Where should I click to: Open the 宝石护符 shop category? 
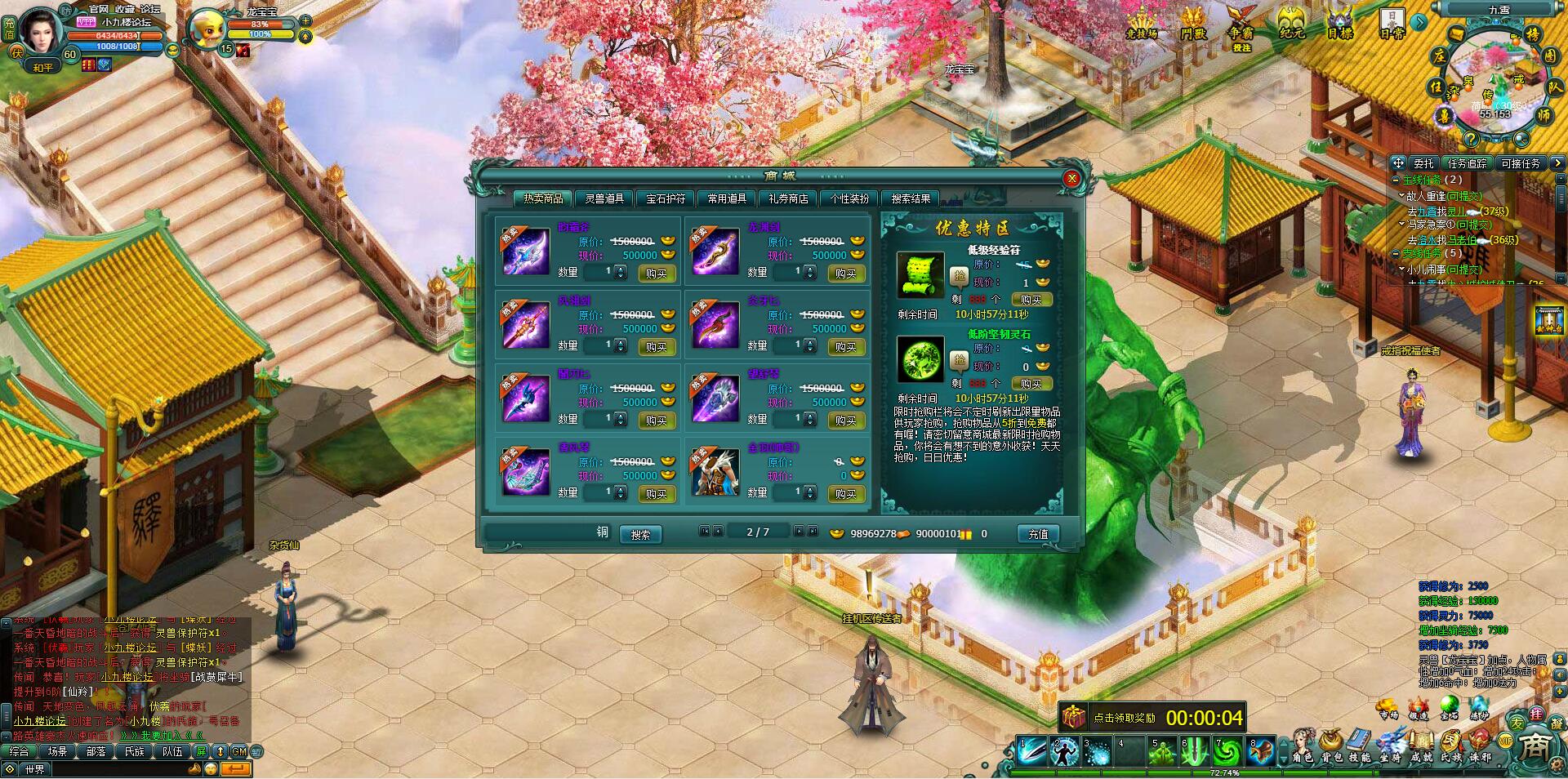click(666, 198)
